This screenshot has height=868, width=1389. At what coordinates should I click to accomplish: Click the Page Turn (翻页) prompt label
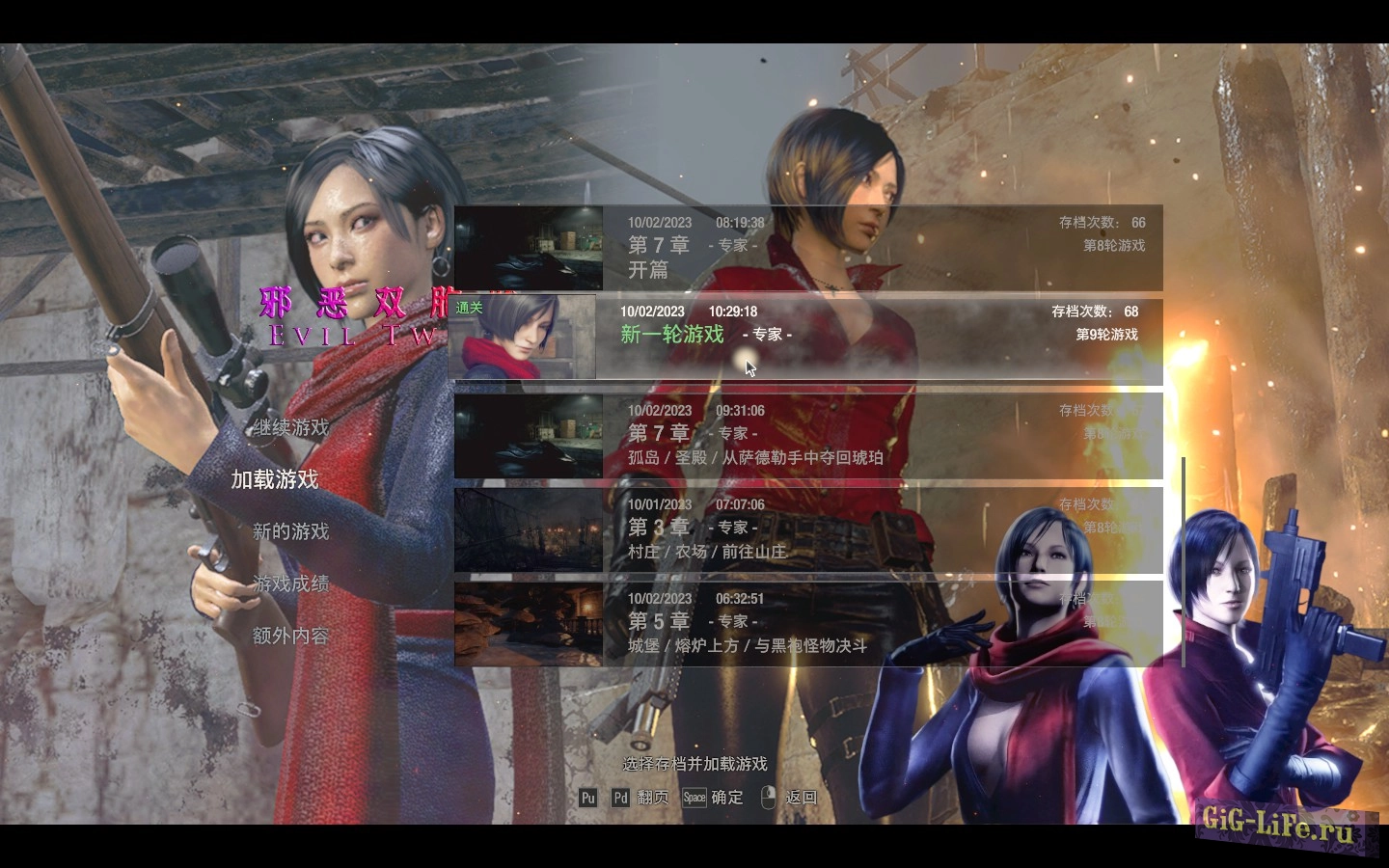click(x=653, y=798)
